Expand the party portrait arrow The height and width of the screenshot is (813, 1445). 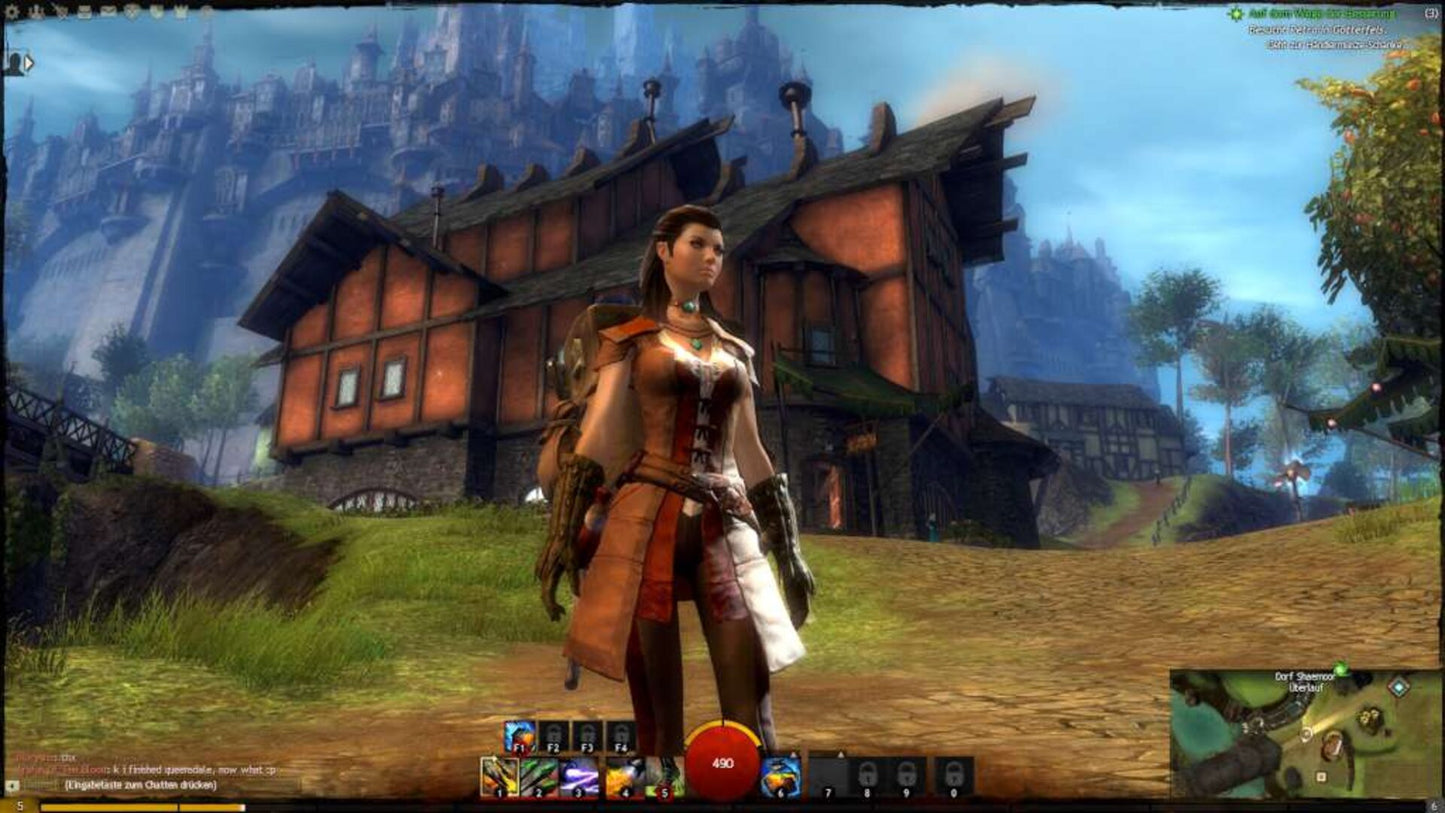29,63
